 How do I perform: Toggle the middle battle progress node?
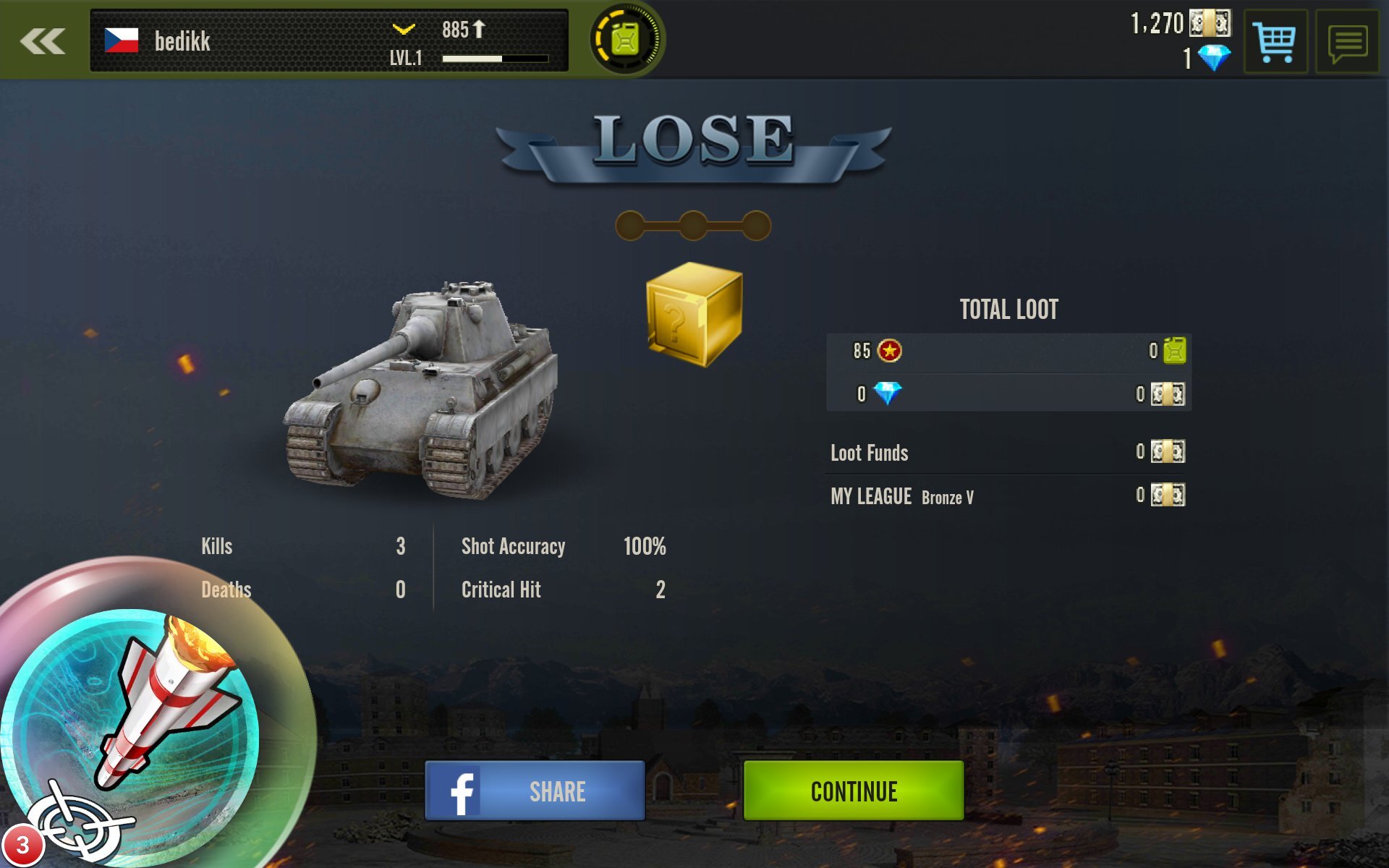694,225
